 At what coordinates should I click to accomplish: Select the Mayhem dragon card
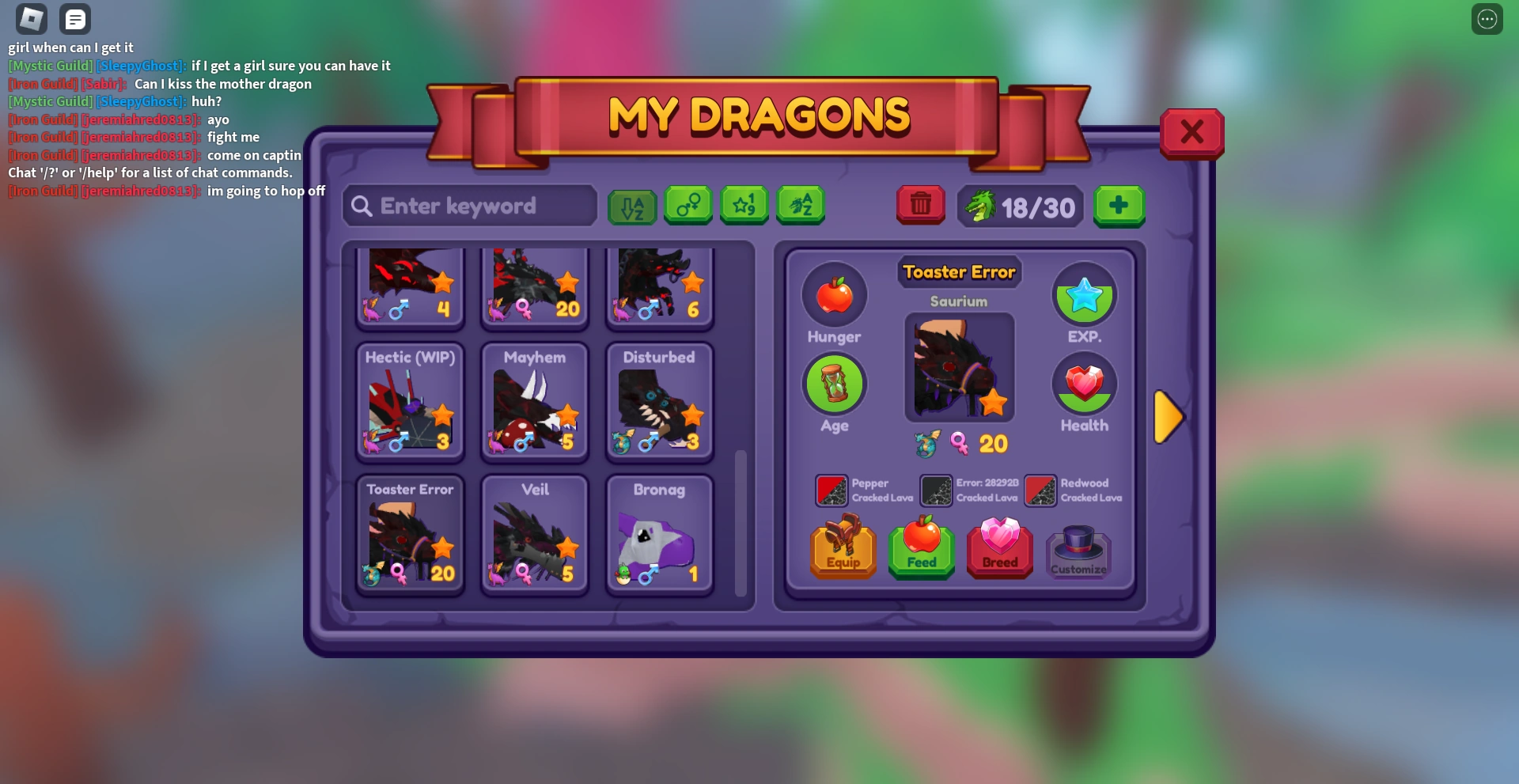tap(534, 402)
